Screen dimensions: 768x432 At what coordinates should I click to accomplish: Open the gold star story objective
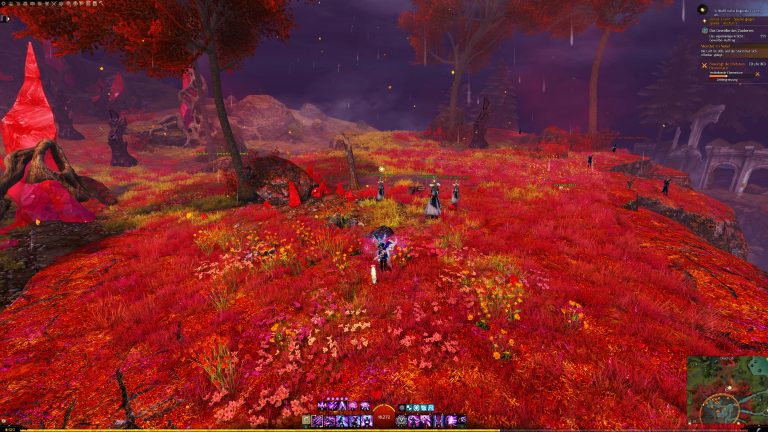pos(704,21)
